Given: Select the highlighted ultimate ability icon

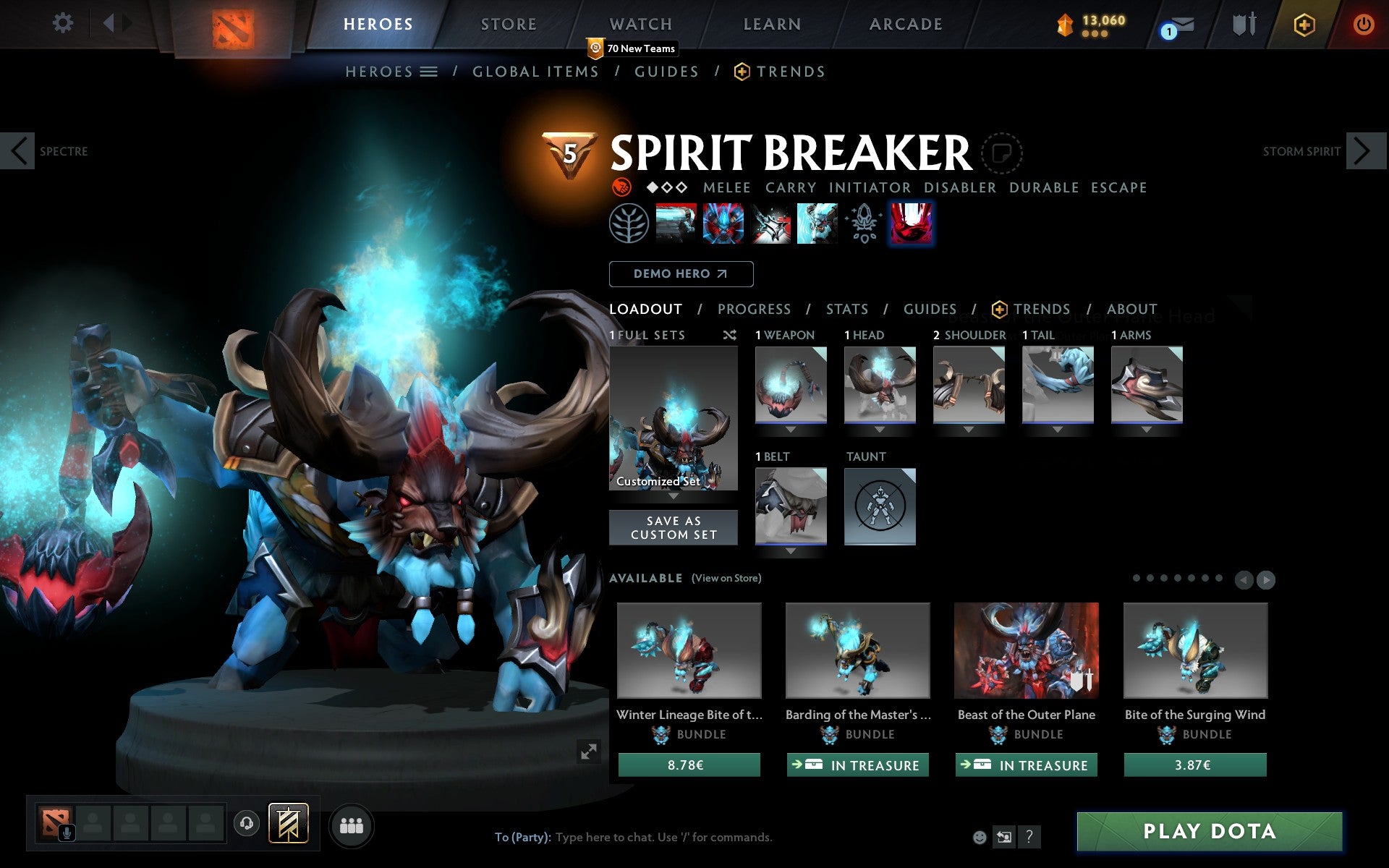Looking at the screenshot, I should (911, 224).
